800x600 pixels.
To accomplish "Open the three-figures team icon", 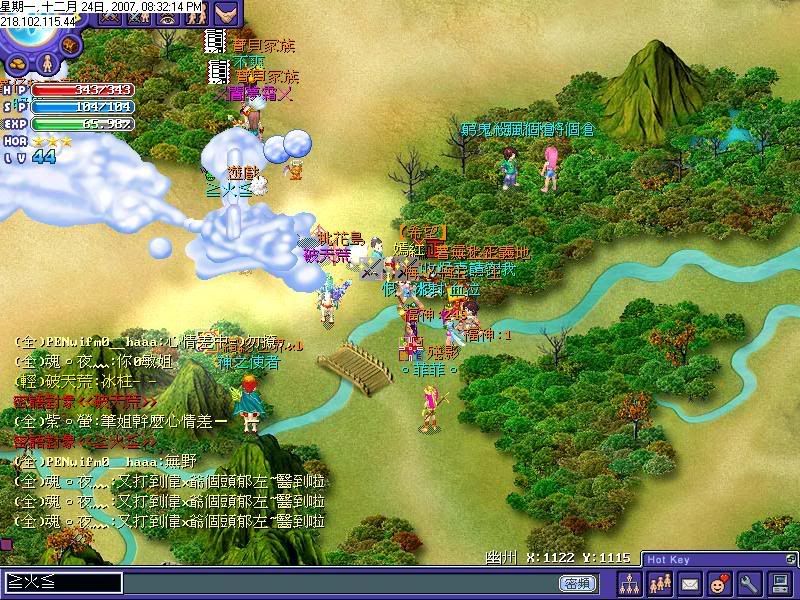I will [x=659, y=582].
